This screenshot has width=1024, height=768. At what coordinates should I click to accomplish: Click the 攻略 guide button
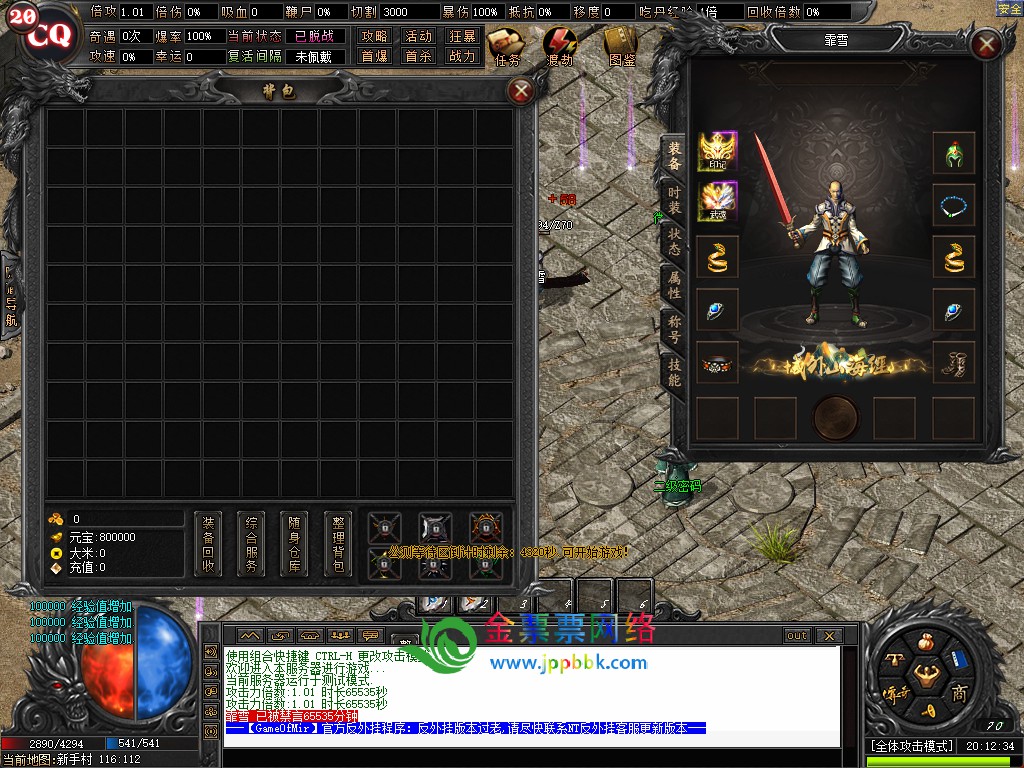375,36
